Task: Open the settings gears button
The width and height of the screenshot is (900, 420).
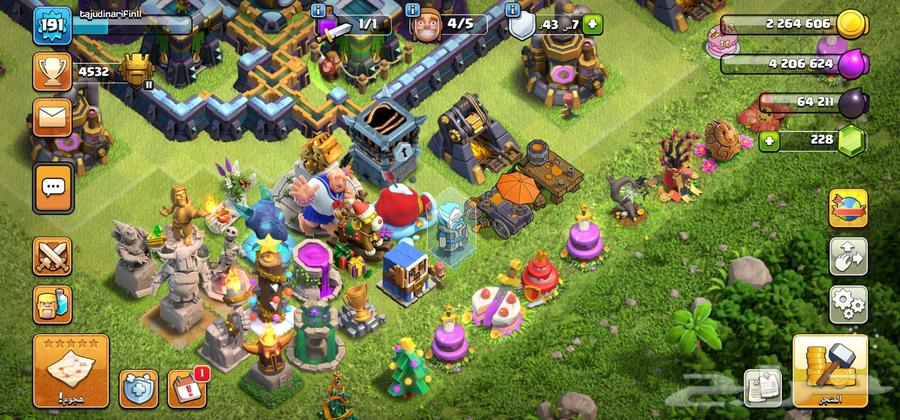Action: coord(848,300)
